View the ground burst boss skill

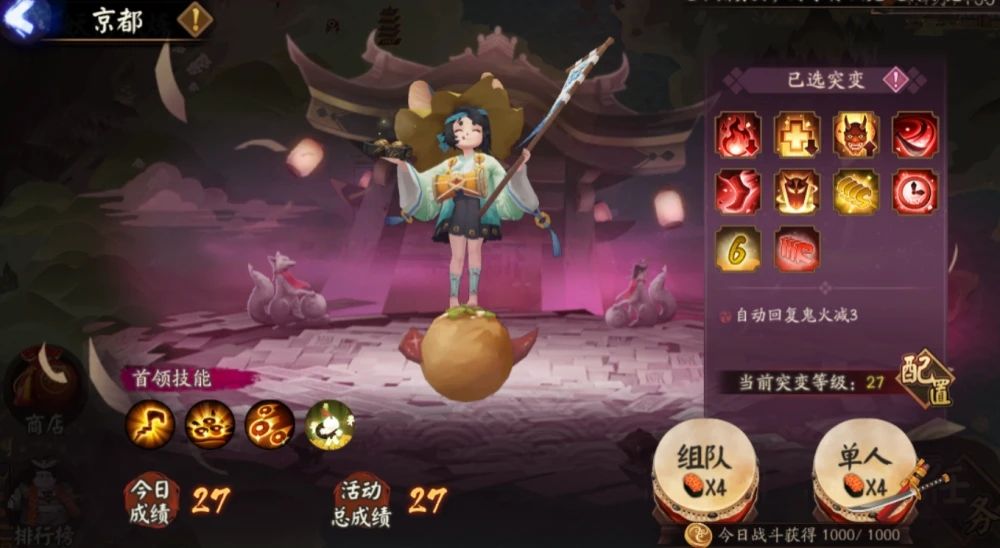210,424
